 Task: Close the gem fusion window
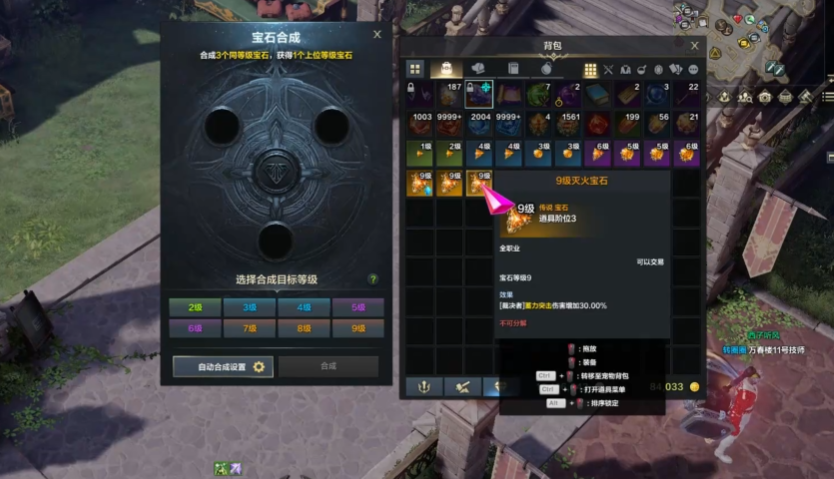coord(377,34)
